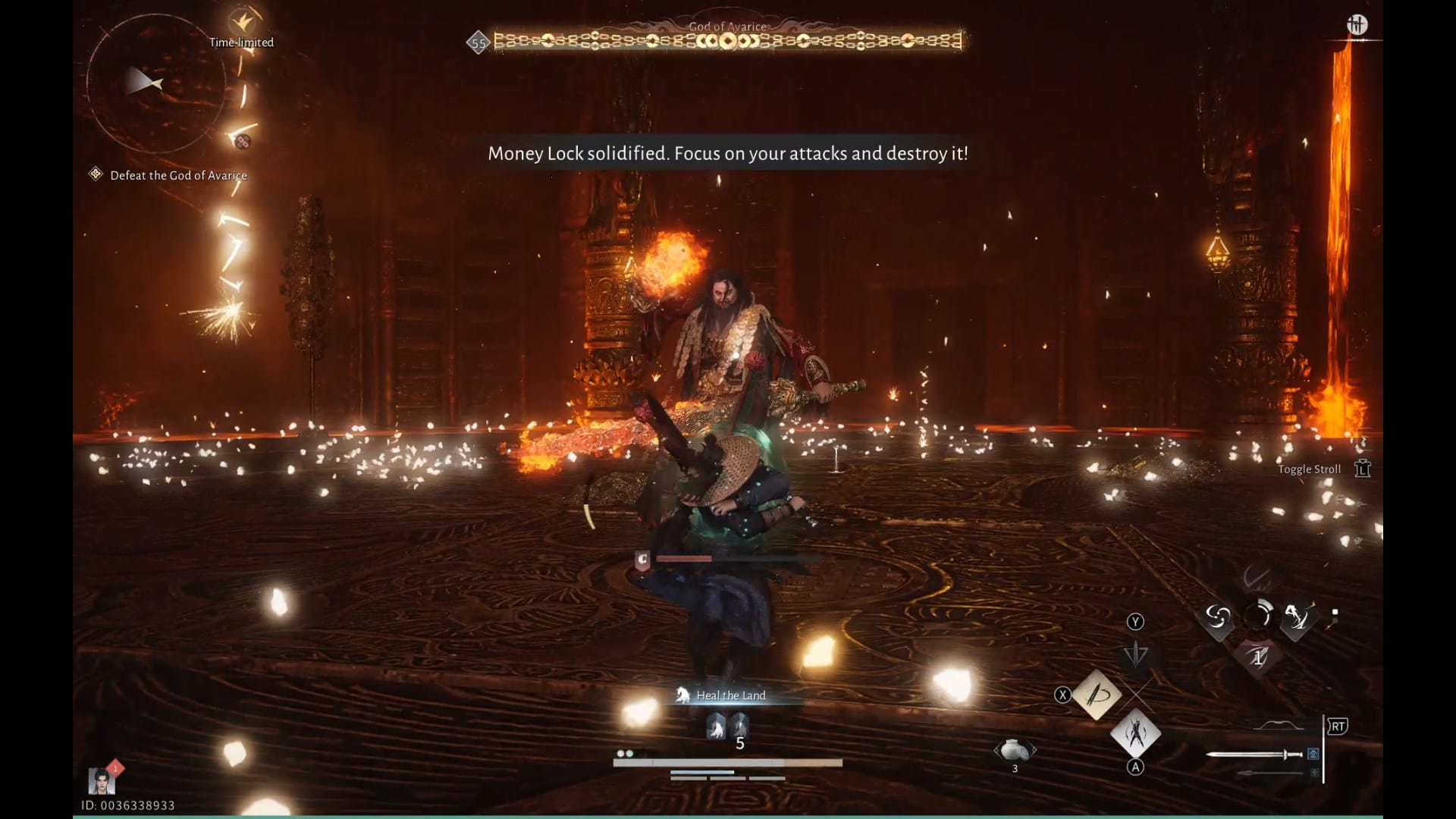The height and width of the screenshot is (819, 1456).
Task: Open the top-right gate menu icon
Action: (1357, 25)
